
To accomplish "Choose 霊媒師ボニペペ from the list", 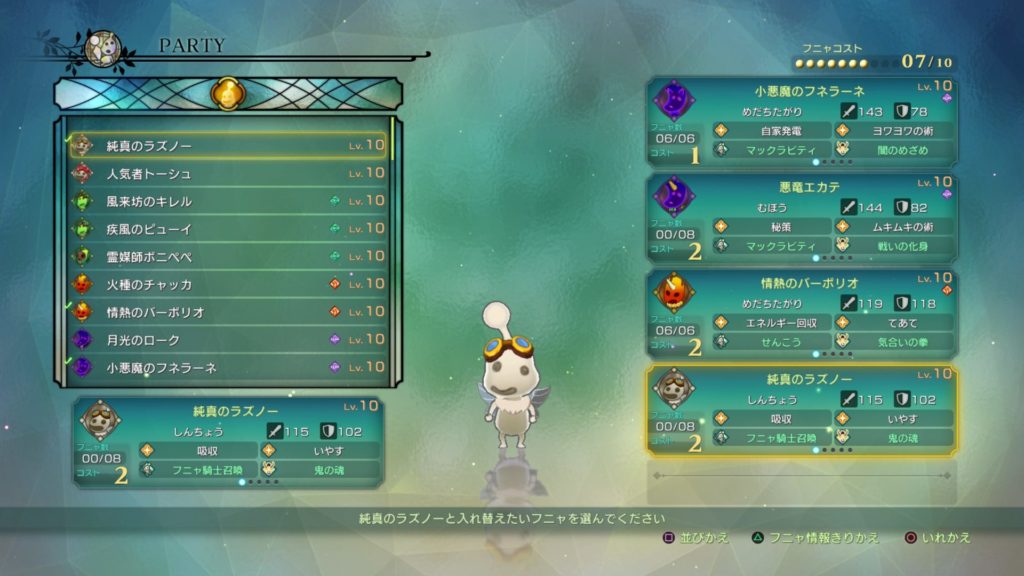I will pos(228,257).
